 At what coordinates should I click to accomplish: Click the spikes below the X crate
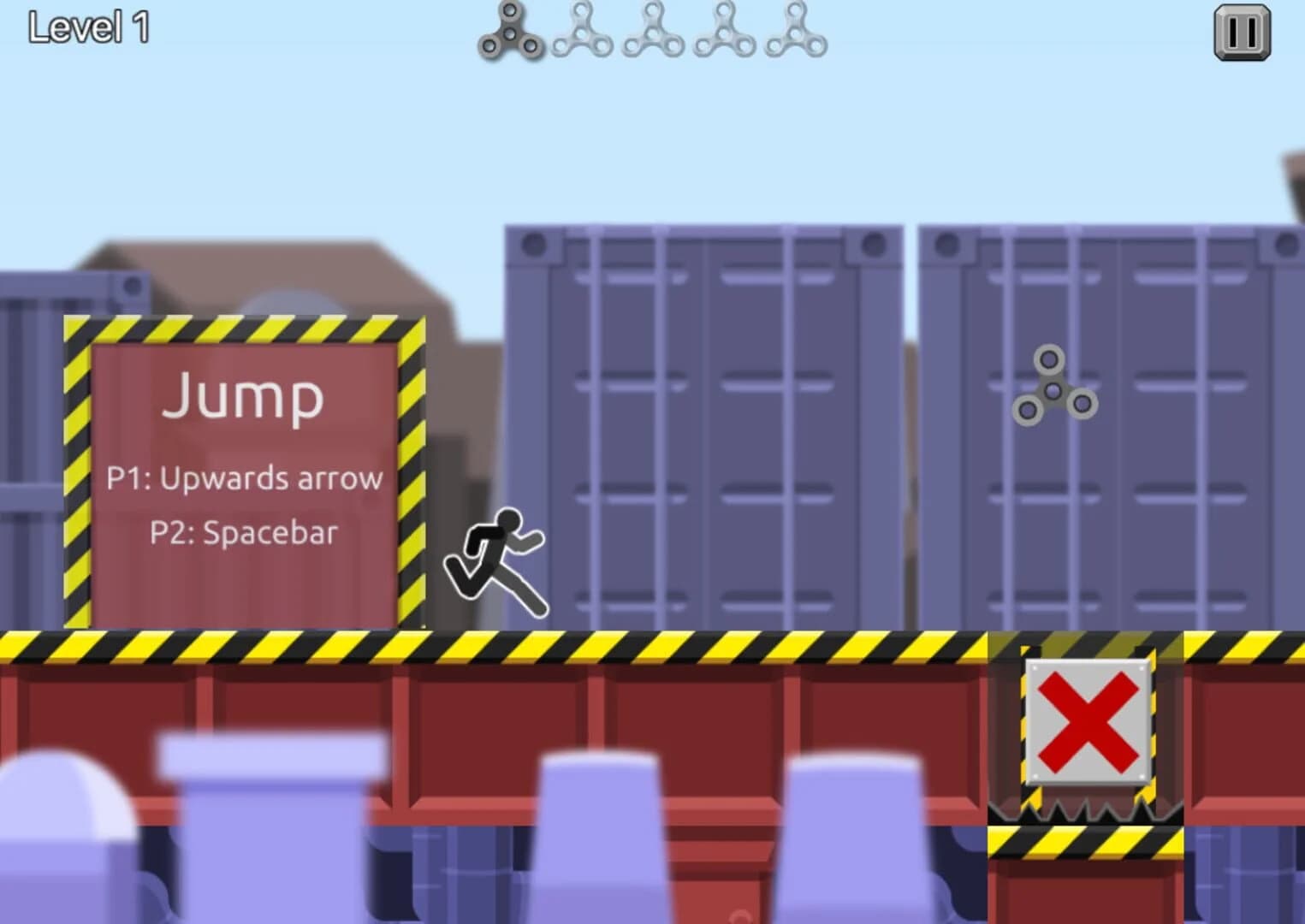point(1082,811)
